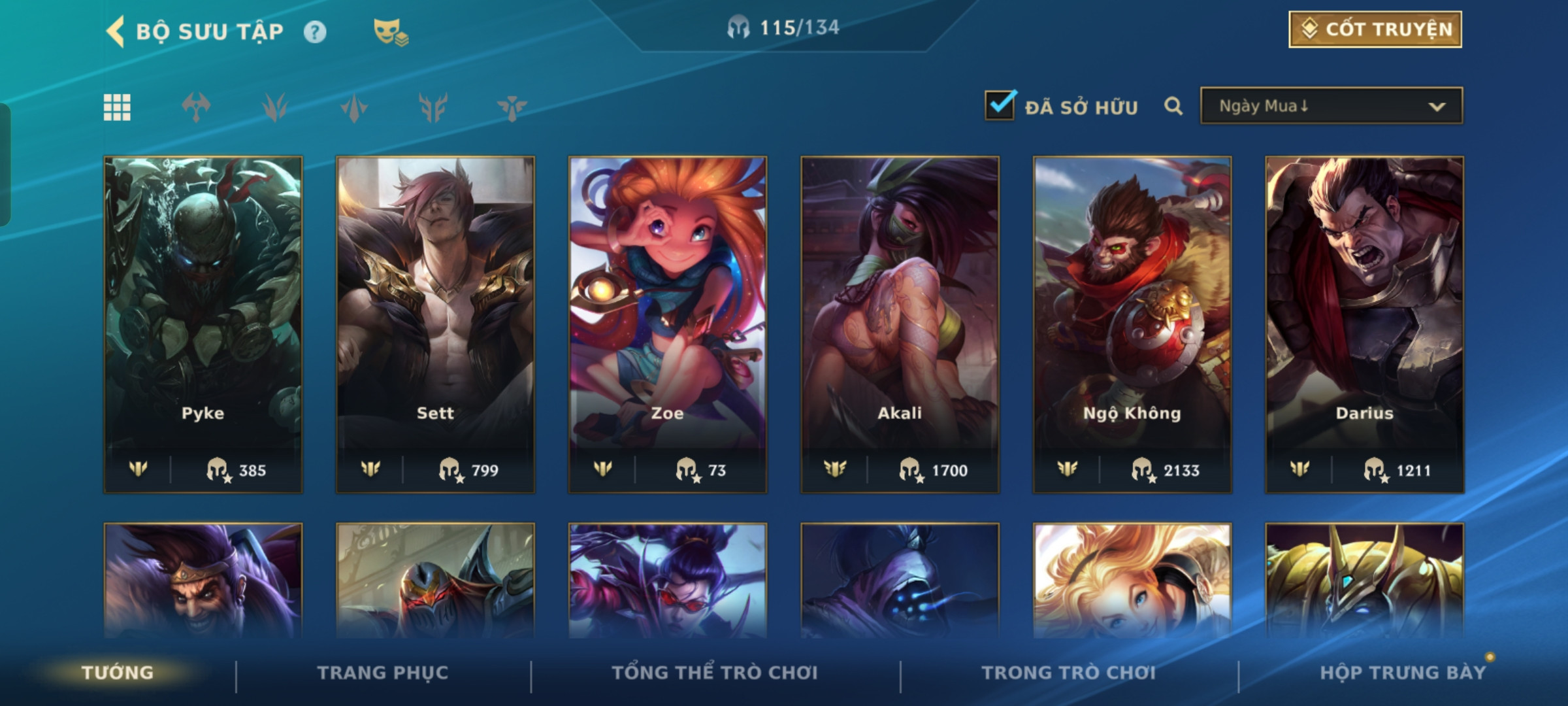This screenshot has width=1568, height=706.
Task: Switch to the Trang Phục tab
Action: 383,673
